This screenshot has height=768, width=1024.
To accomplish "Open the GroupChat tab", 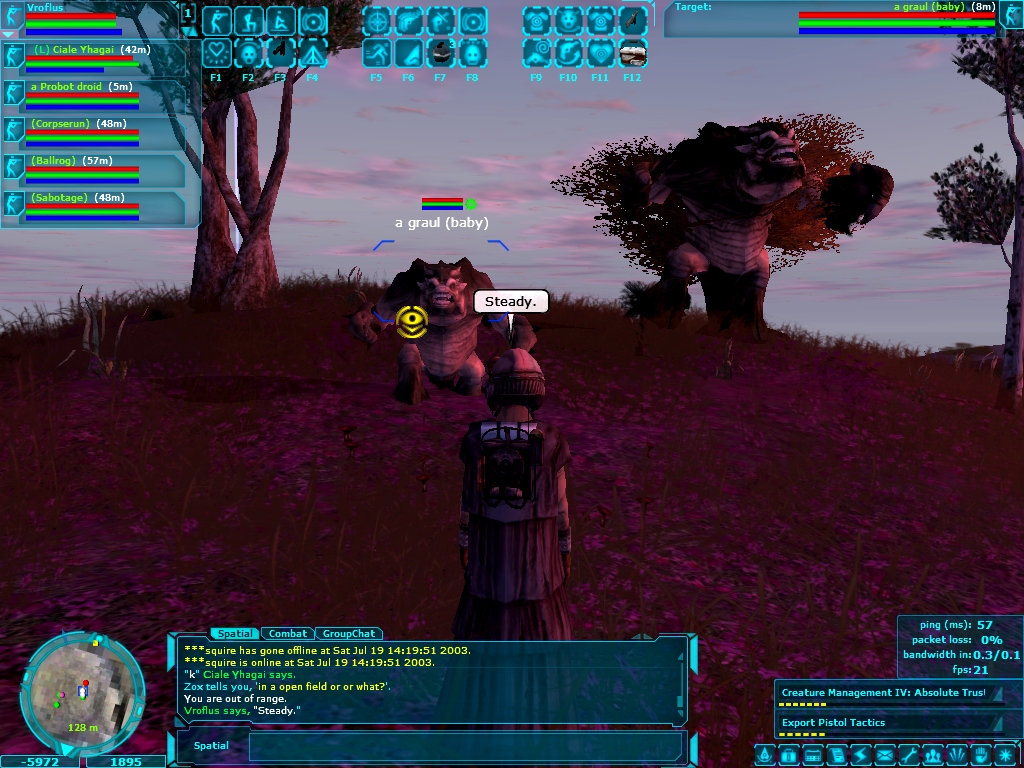I will pos(349,633).
